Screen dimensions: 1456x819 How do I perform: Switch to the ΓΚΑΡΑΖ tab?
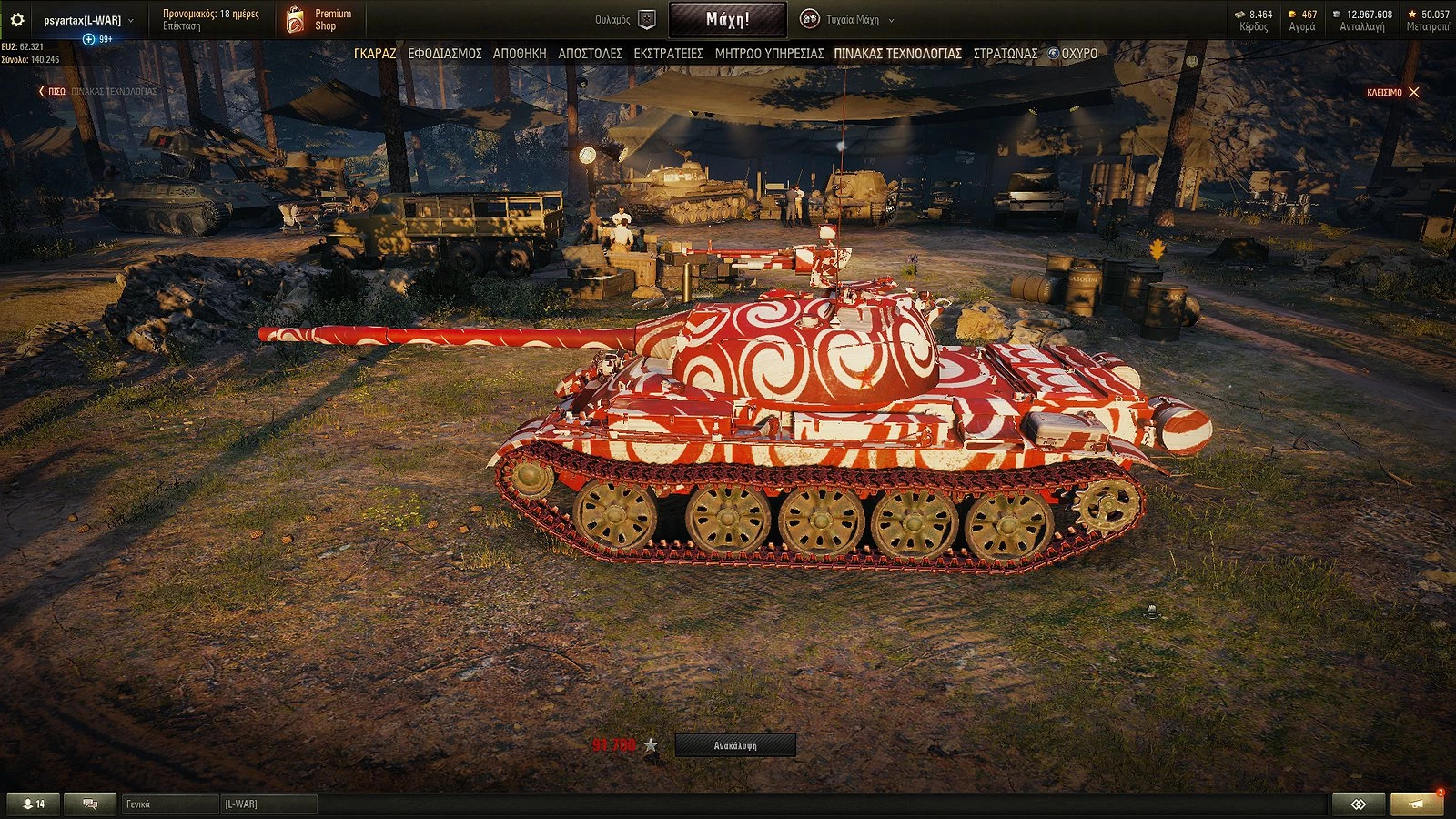click(374, 54)
